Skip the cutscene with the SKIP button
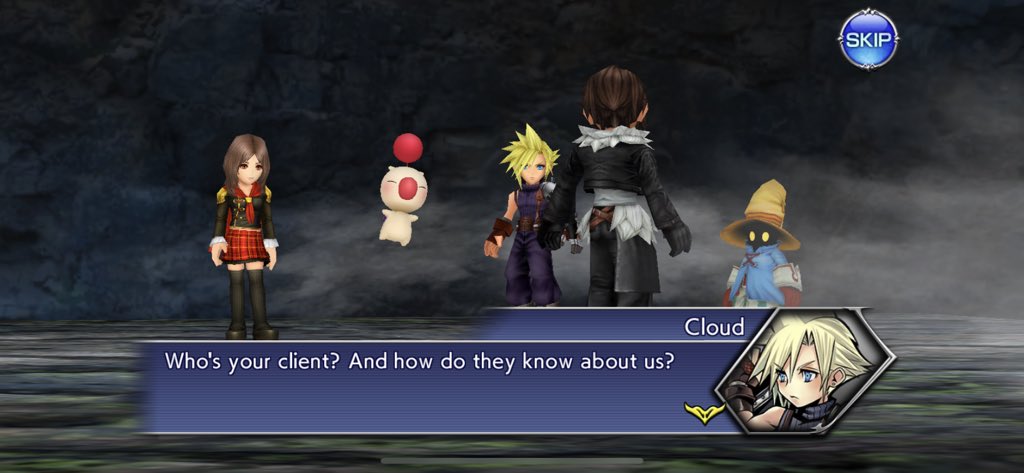 tap(867, 40)
